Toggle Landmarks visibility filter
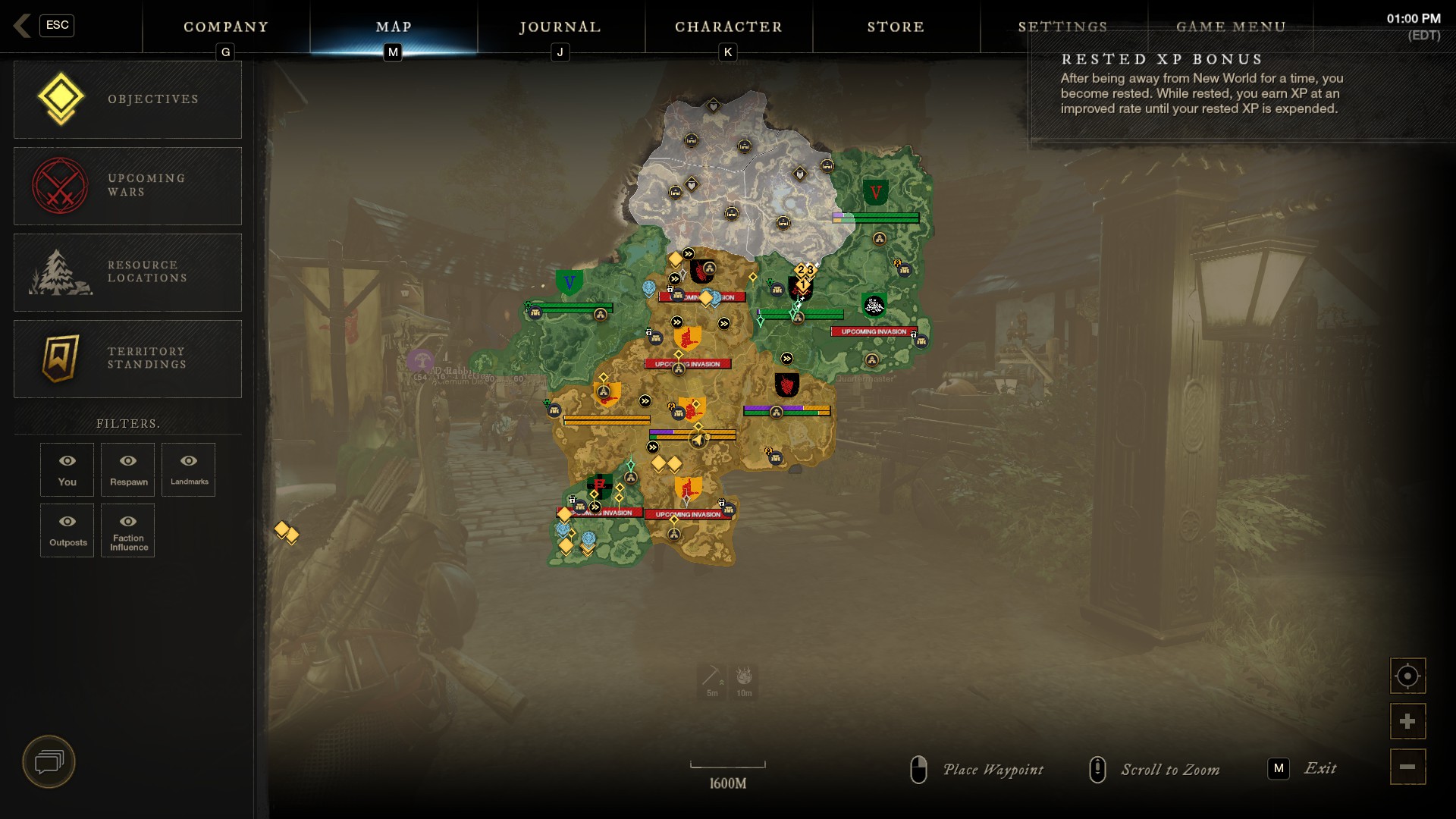The width and height of the screenshot is (1456, 819). click(188, 469)
